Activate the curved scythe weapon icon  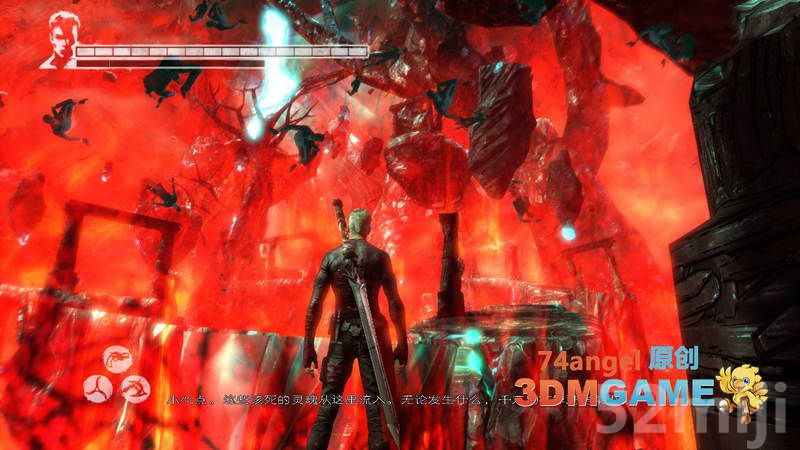pyautogui.click(x=135, y=387)
